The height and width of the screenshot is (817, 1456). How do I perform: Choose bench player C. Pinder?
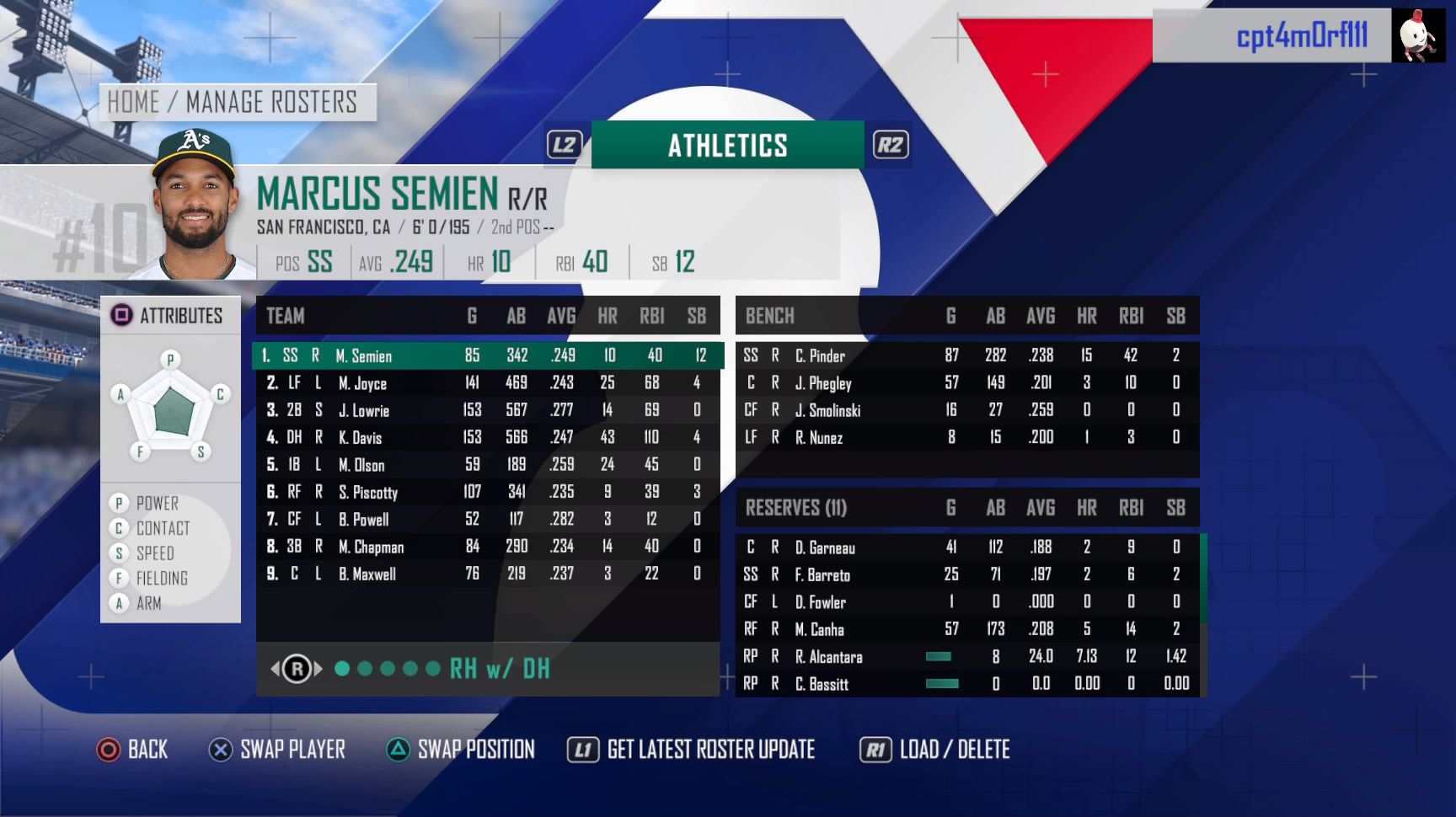[x=966, y=355]
